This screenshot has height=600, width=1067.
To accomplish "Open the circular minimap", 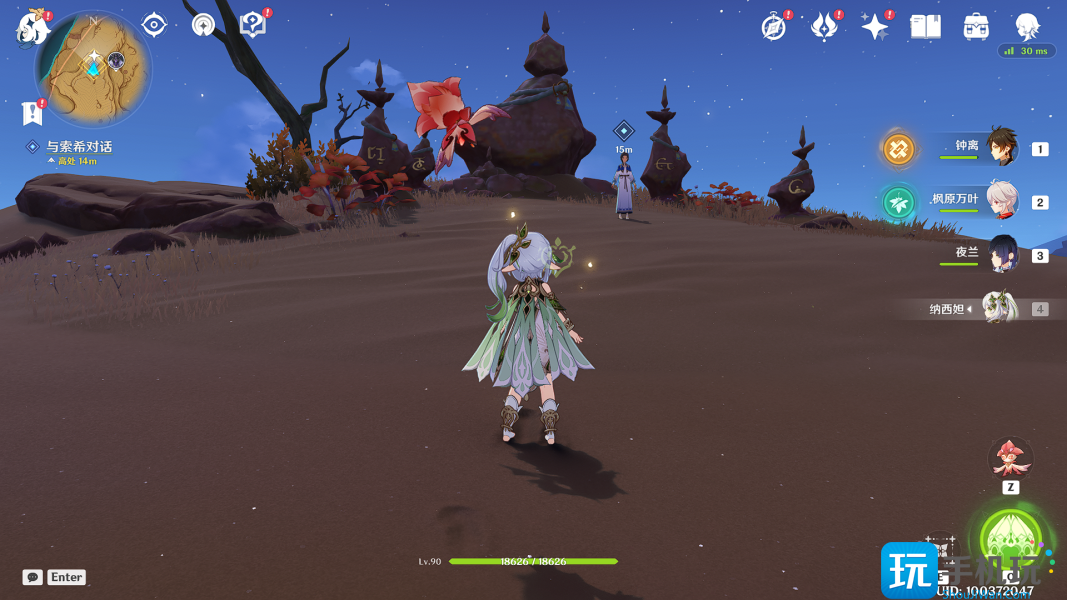I will tap(93, 68).
